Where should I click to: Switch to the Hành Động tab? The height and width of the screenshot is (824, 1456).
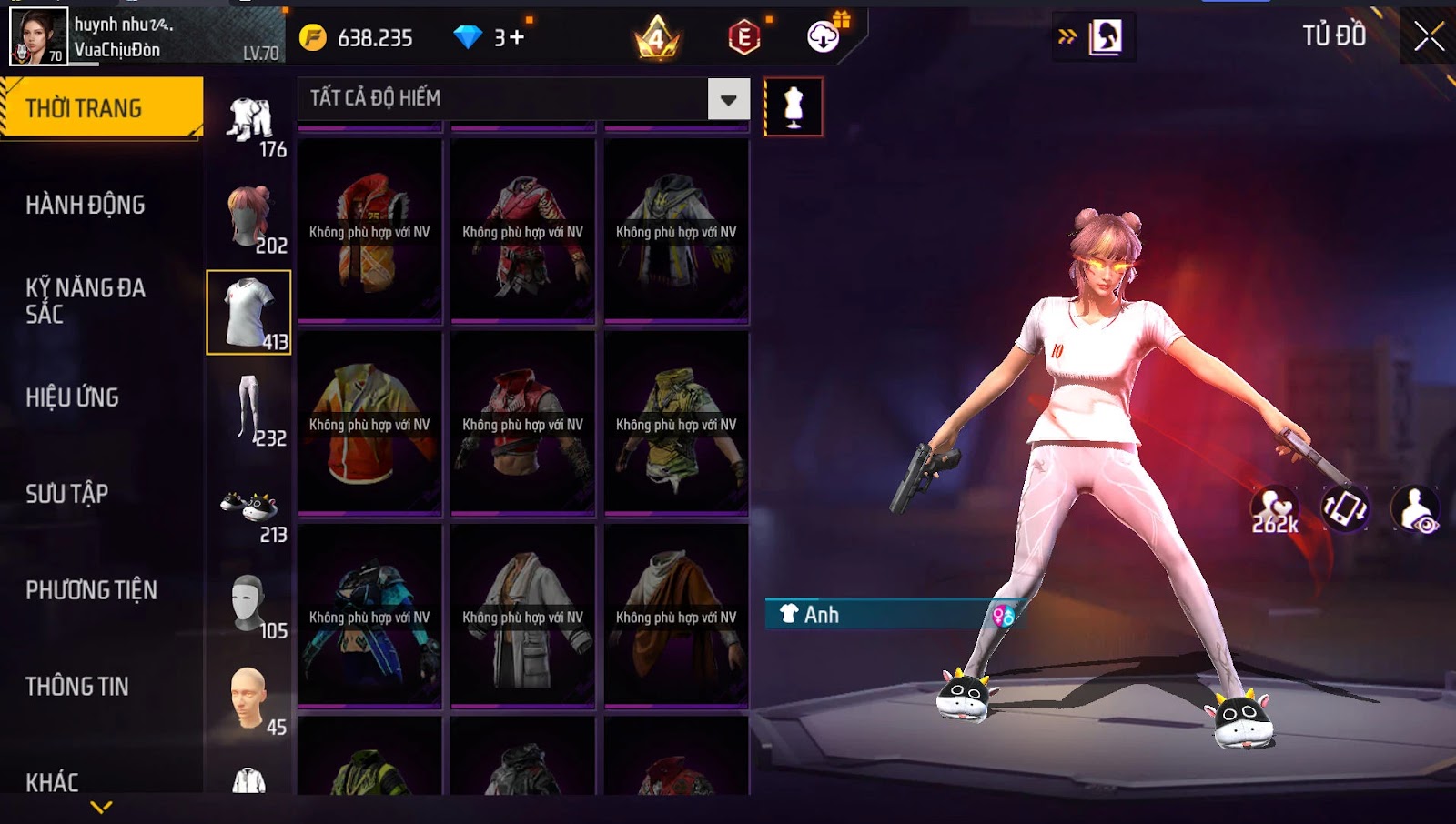tap(86, 205)
